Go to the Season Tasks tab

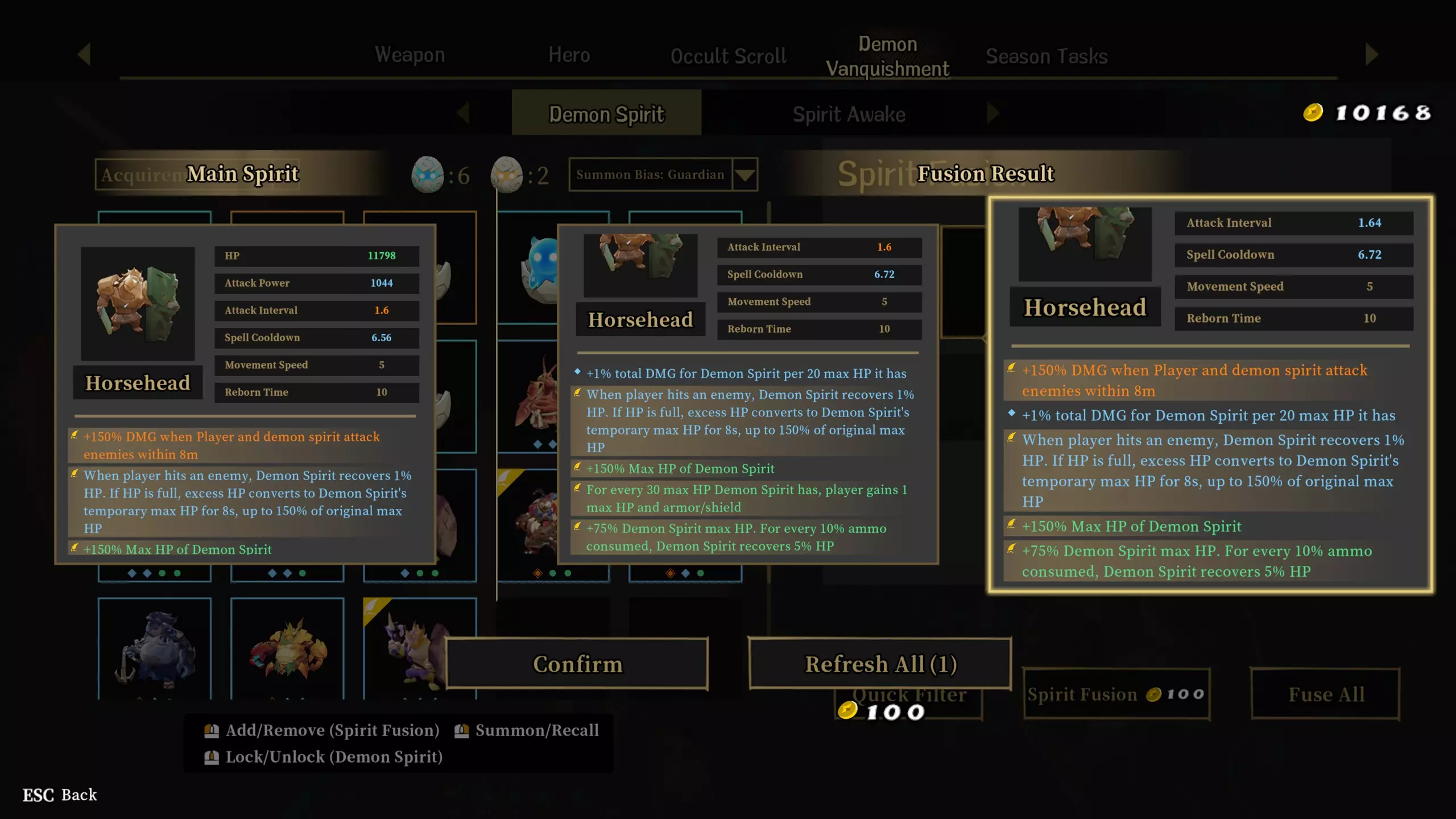click(x=1046, y=56)
